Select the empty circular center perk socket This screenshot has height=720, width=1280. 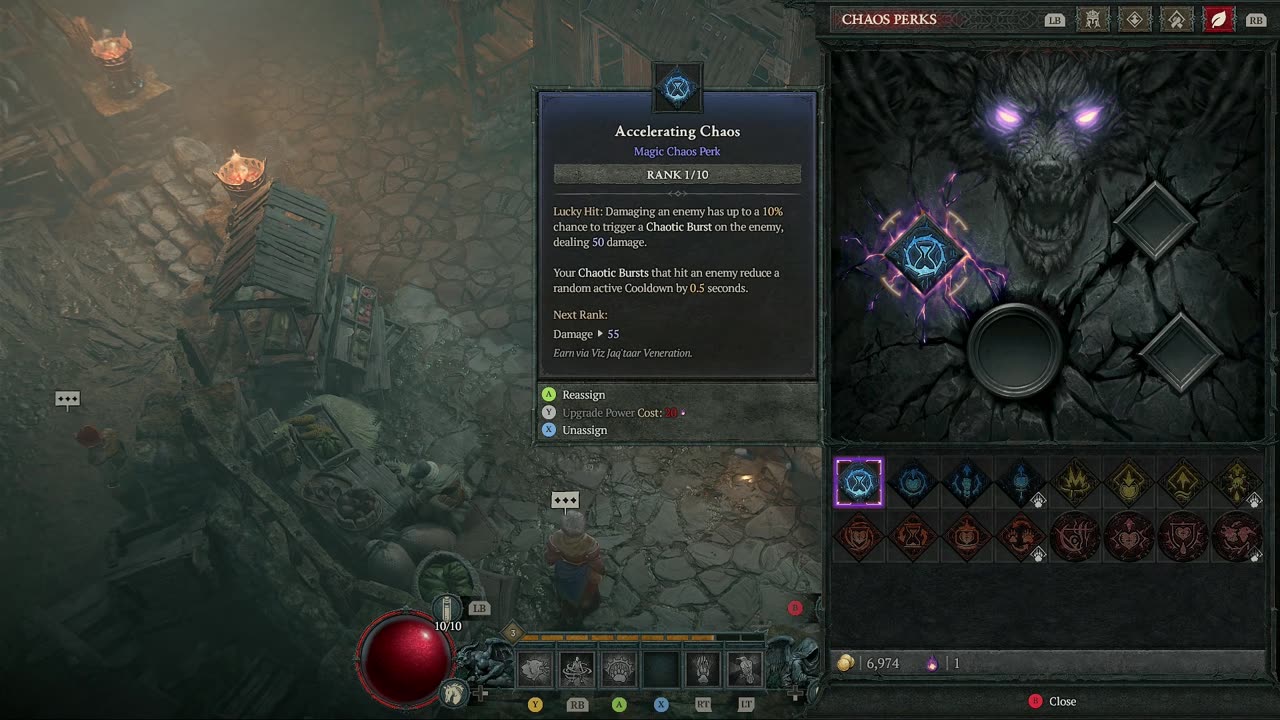coord(1015,348)
